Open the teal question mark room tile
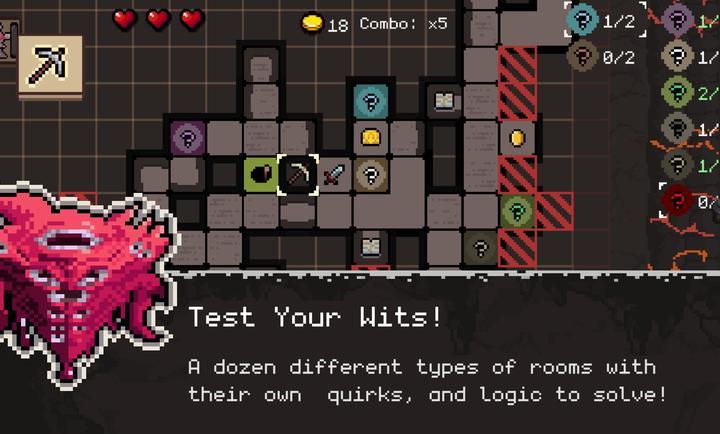 pyautogui.click(x=371, y=100)
